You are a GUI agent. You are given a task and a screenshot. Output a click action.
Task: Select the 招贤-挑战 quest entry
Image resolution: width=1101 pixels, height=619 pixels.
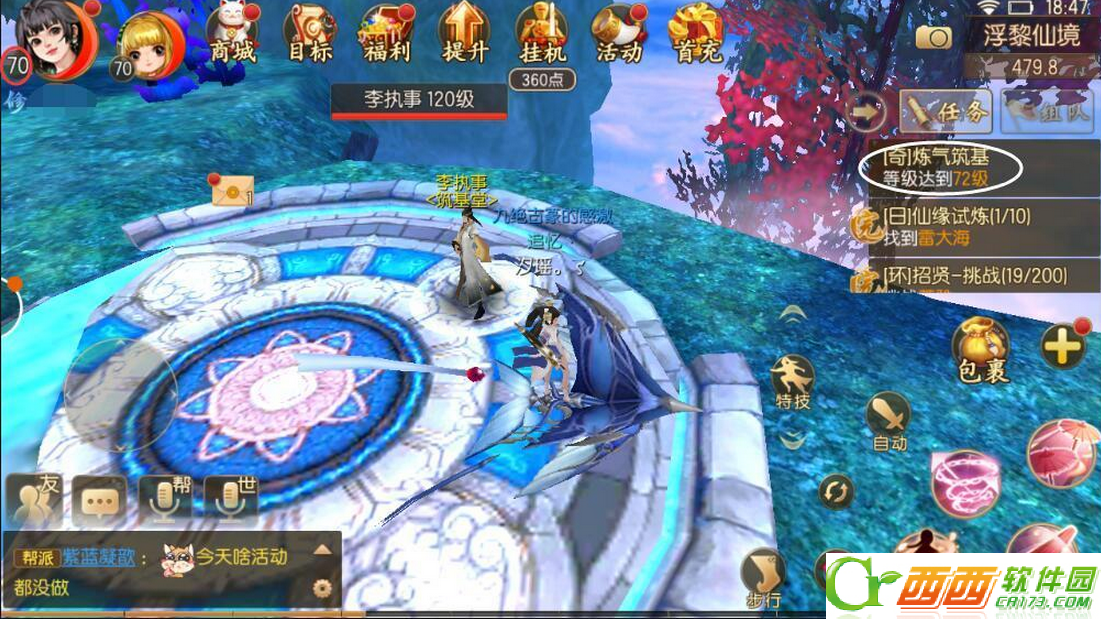click(x=975, y=275)
